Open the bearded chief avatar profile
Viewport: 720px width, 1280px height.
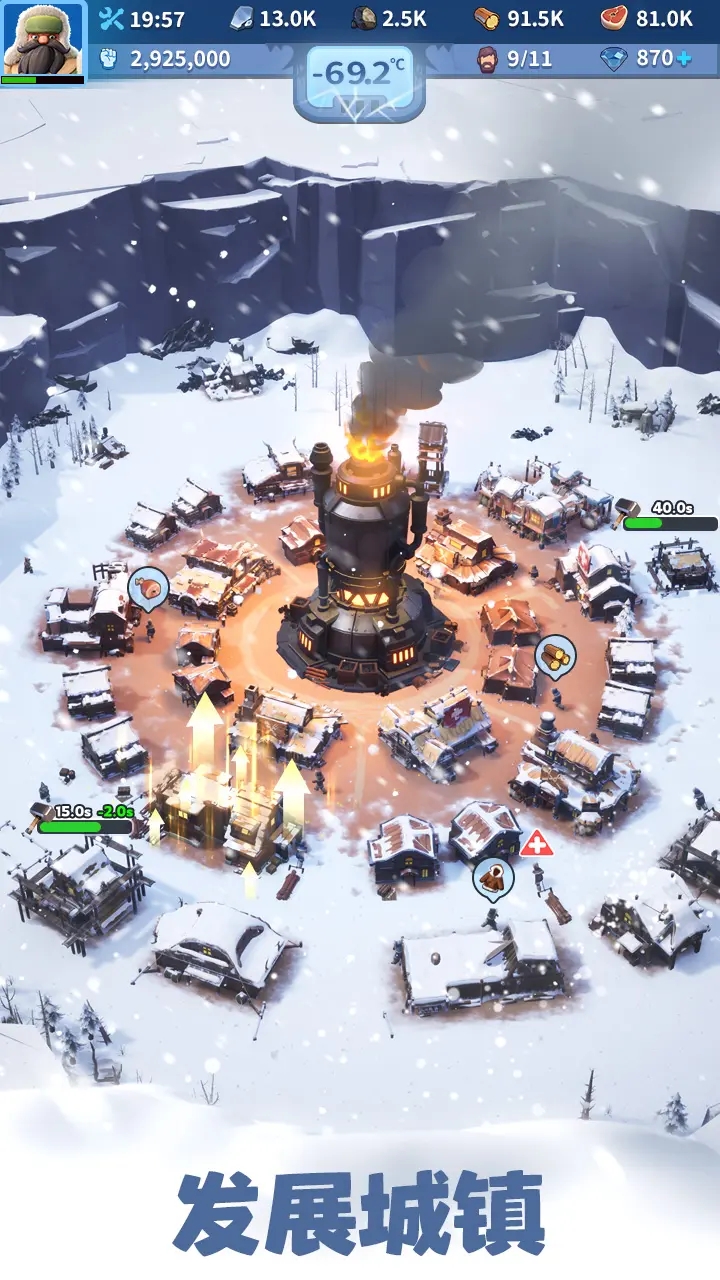tap(43, 41)
